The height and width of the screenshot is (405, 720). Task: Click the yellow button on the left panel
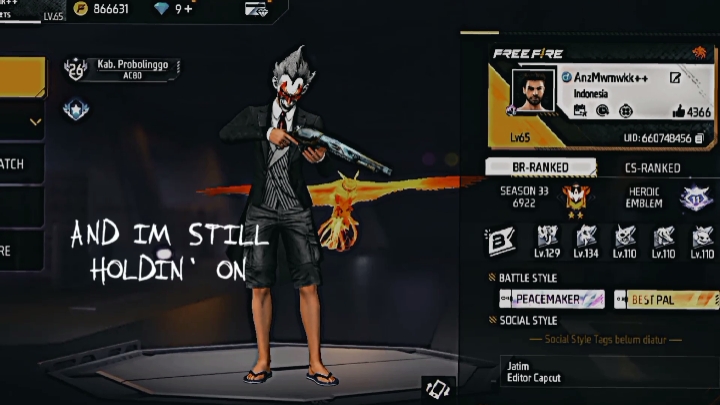tap(22, 77)
